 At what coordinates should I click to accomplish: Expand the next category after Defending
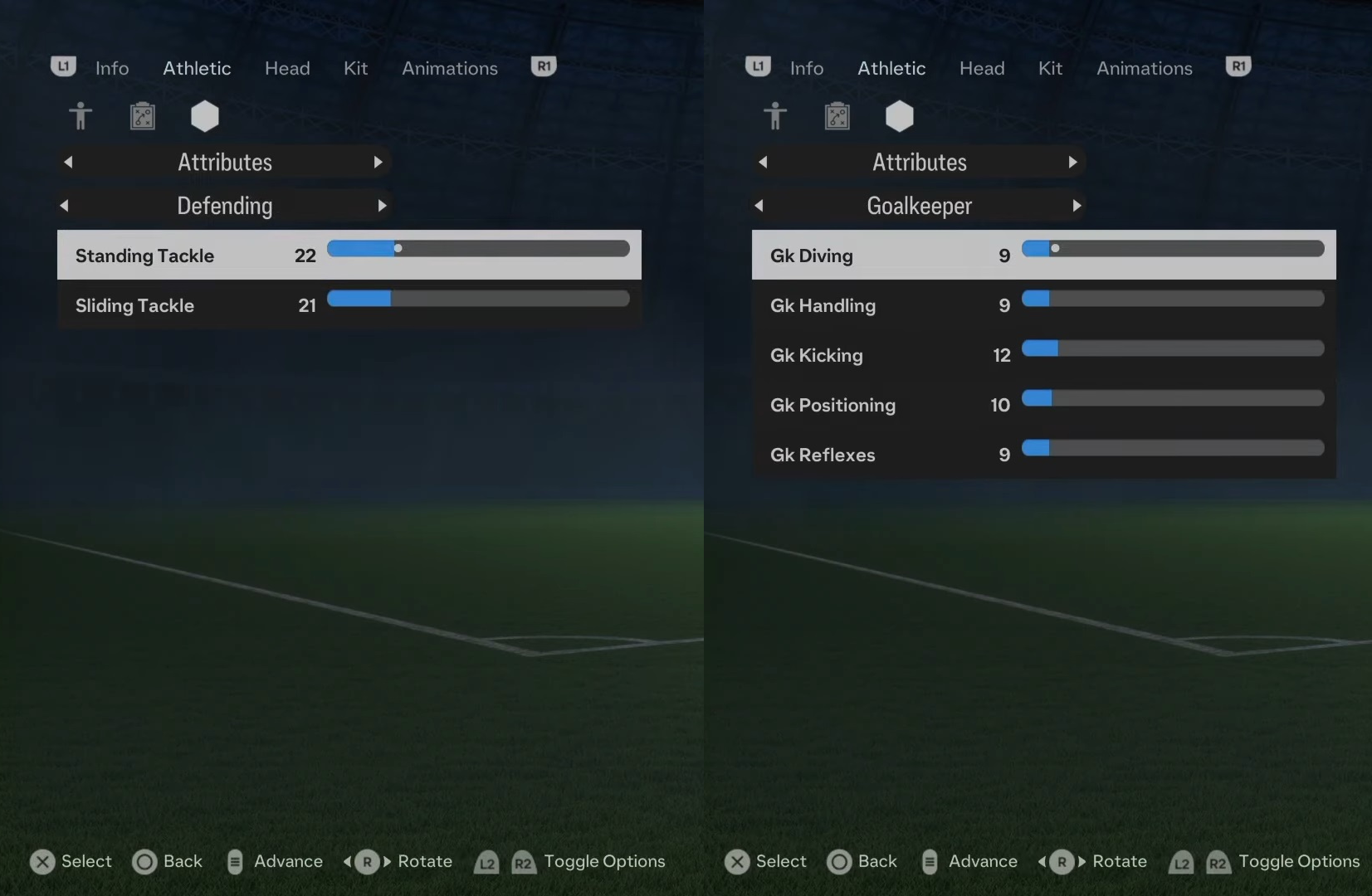pos(382,206)
